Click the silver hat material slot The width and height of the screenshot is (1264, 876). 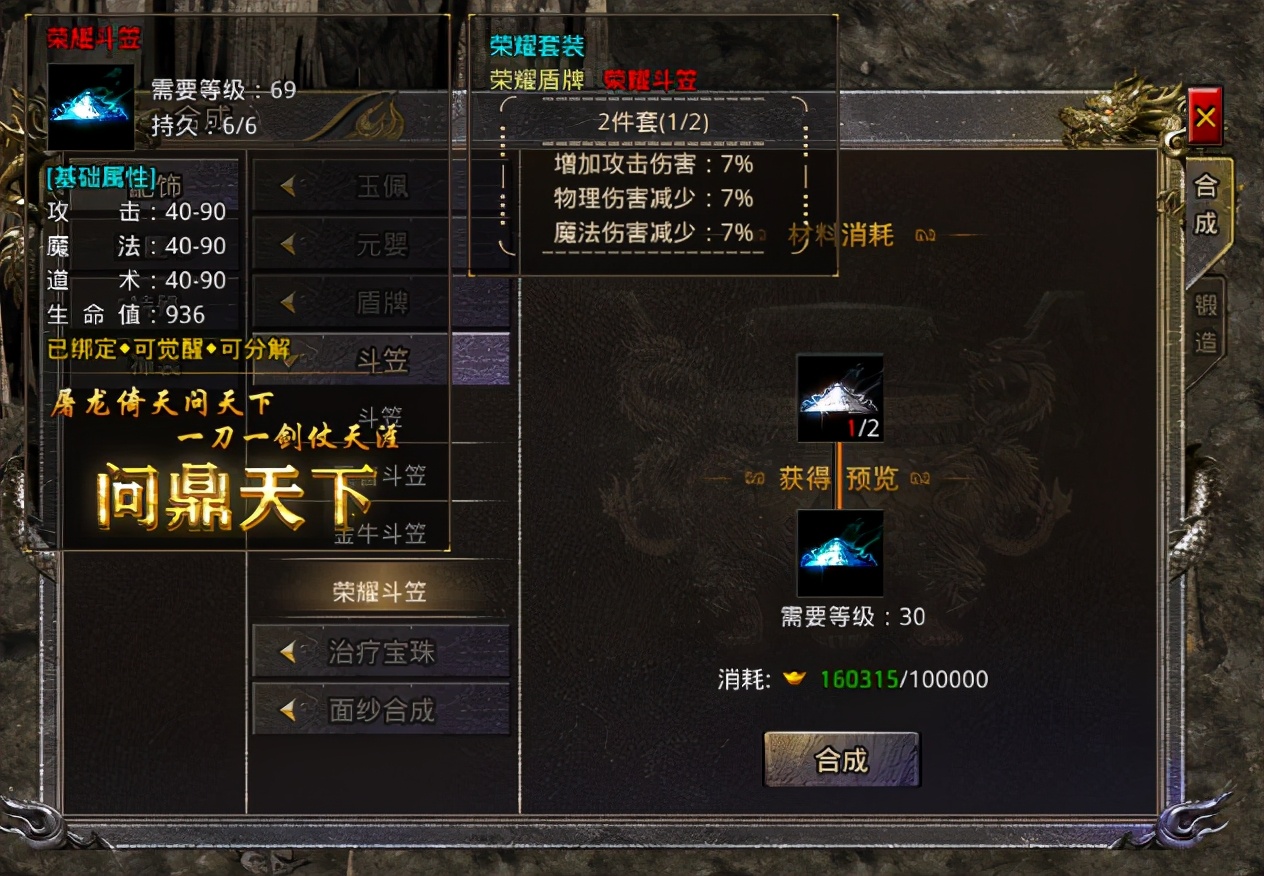(x=840, y=397)
